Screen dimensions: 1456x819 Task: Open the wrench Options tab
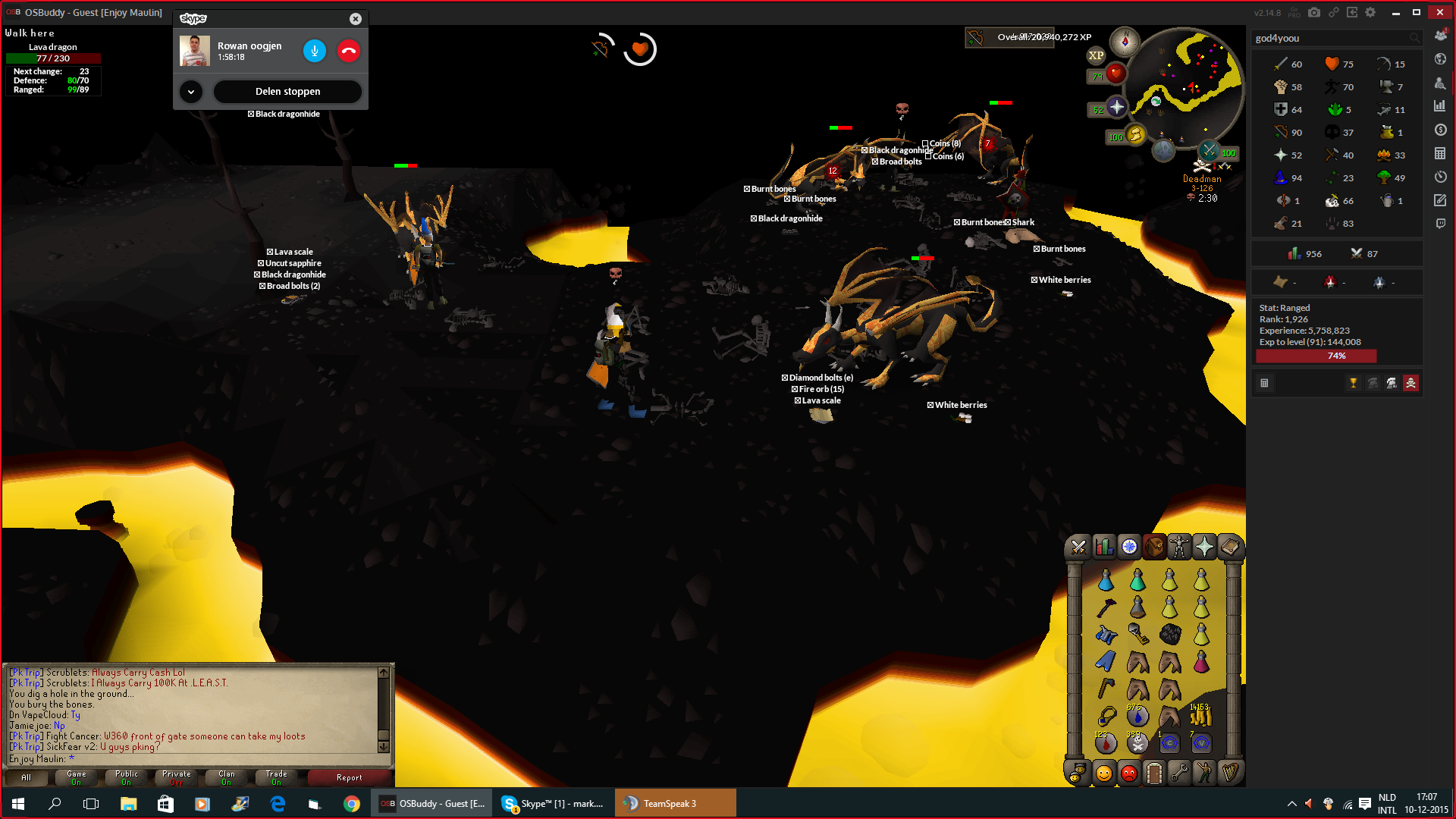pyautogui.click(x=1179, y=773)
